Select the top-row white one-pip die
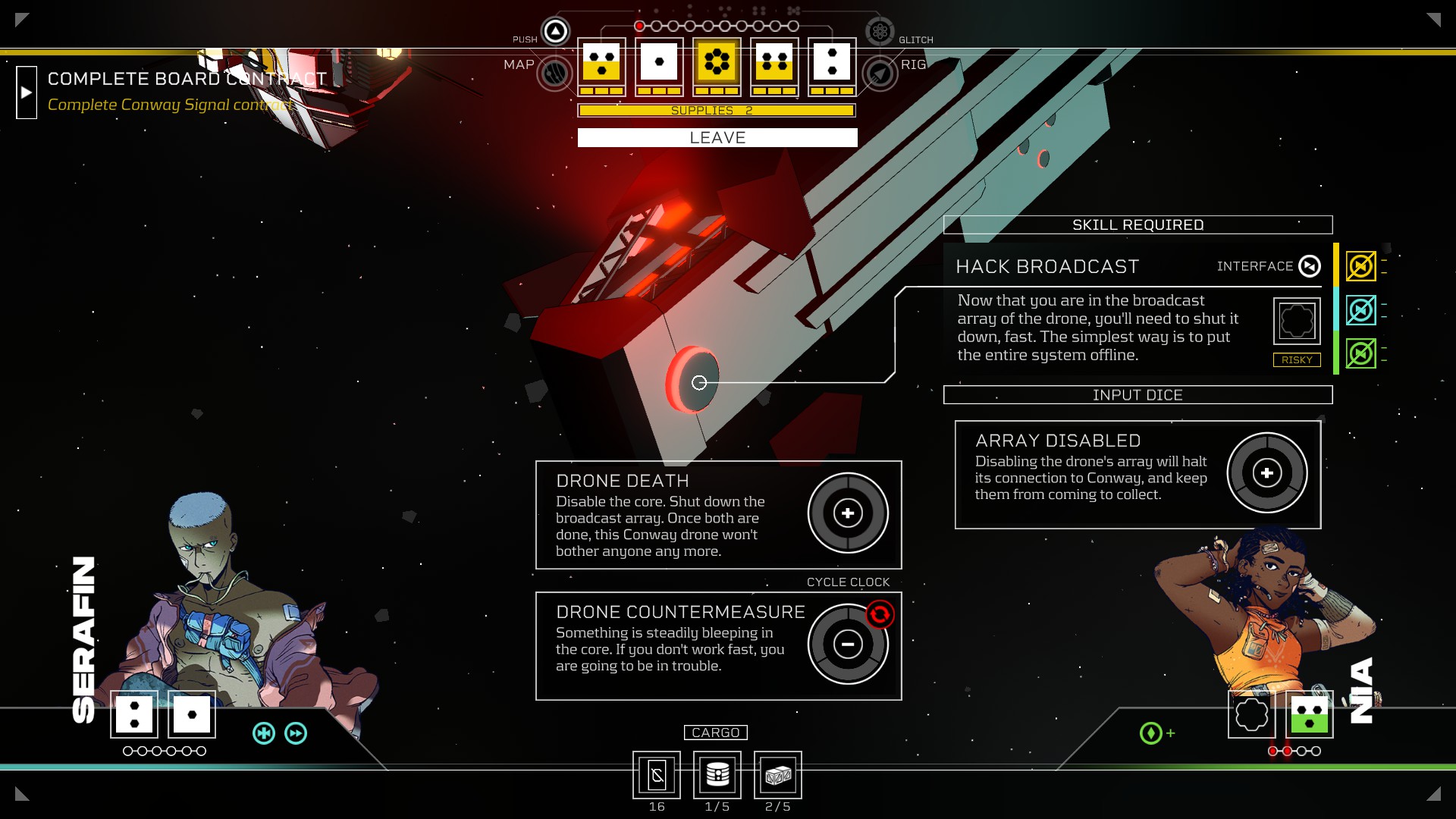This screenshot has height=819, width=1456. pyautogui.click(x=659, y=62)
